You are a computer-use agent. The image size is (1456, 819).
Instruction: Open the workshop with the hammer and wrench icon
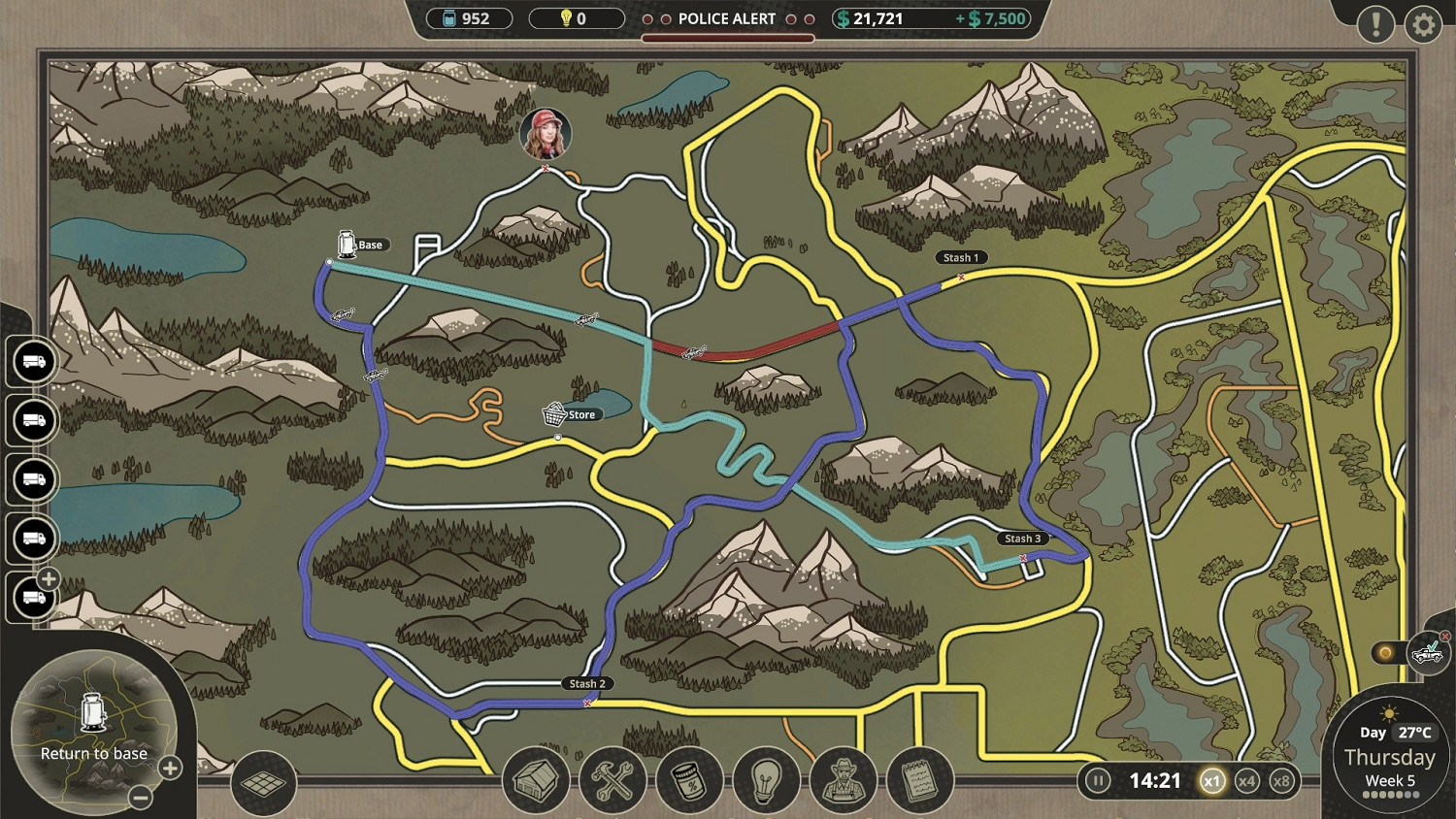tap(612, 780)
